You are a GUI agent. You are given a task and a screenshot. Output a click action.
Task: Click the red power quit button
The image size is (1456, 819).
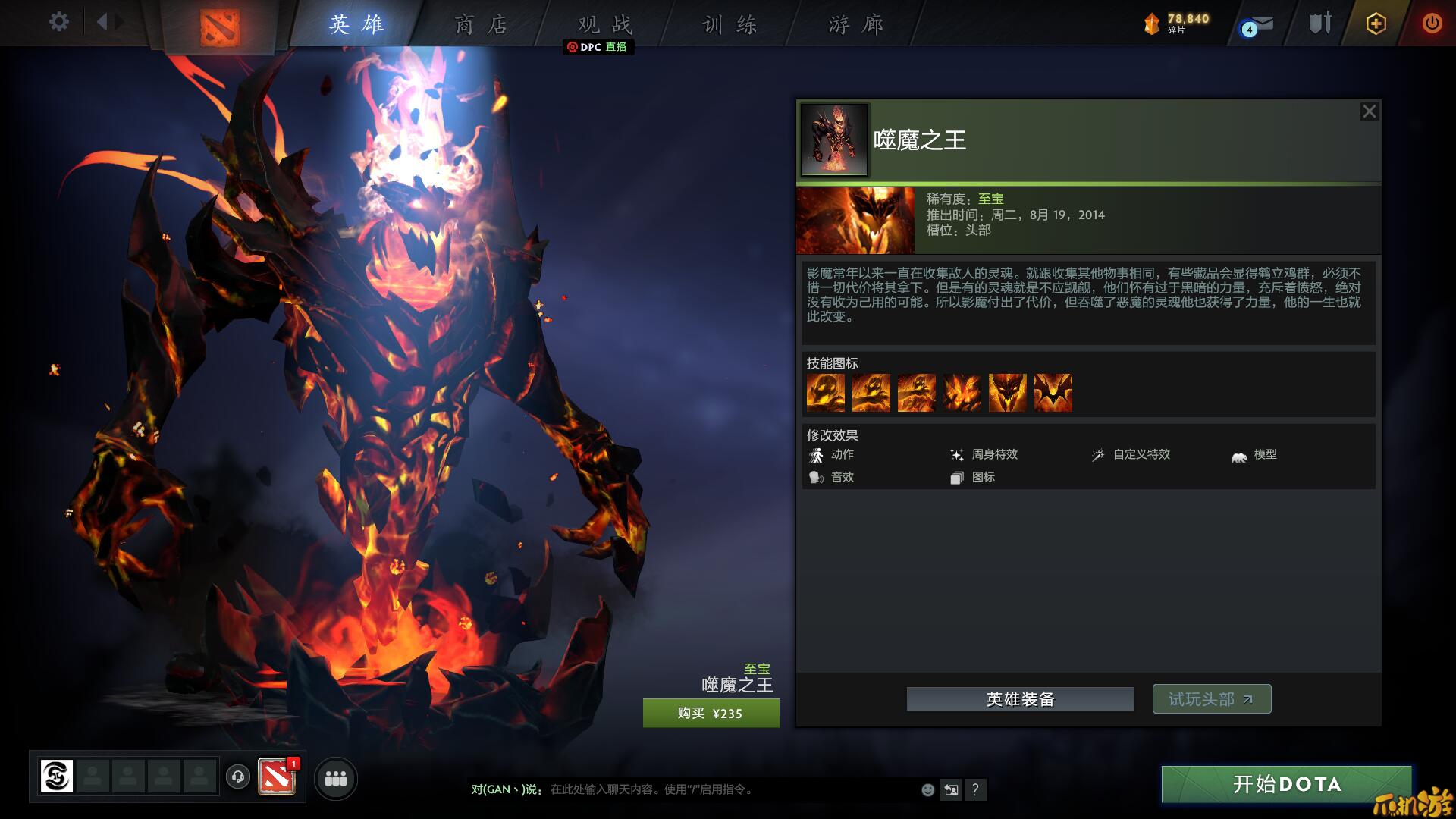pos(1432,24)
